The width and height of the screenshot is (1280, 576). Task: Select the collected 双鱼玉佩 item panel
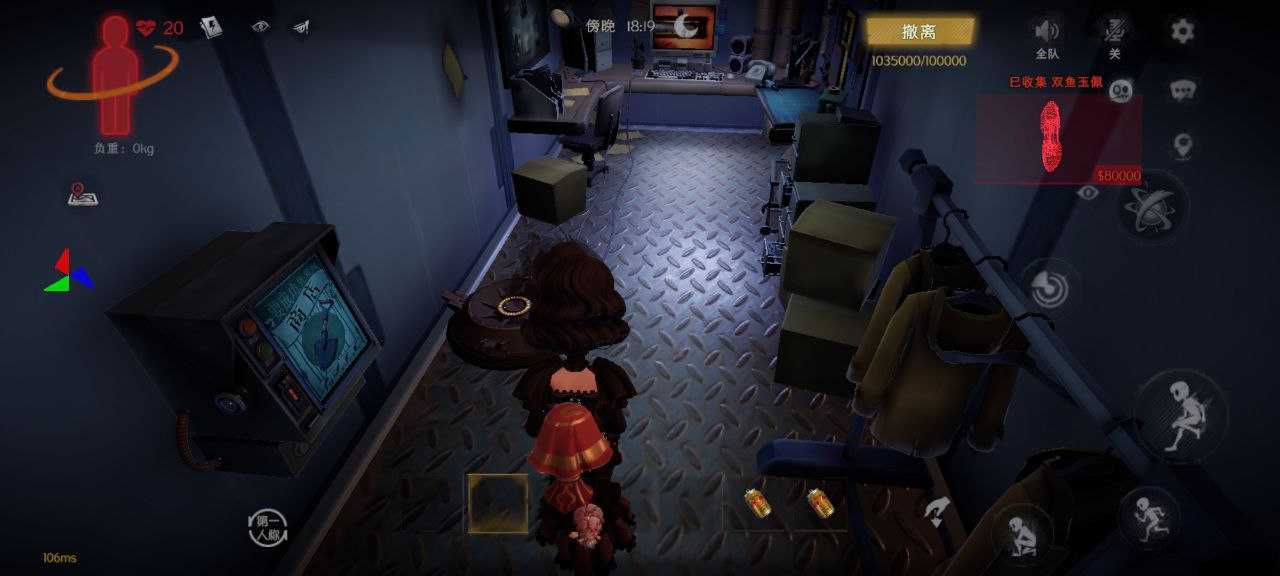click(x=1058, y=139)
